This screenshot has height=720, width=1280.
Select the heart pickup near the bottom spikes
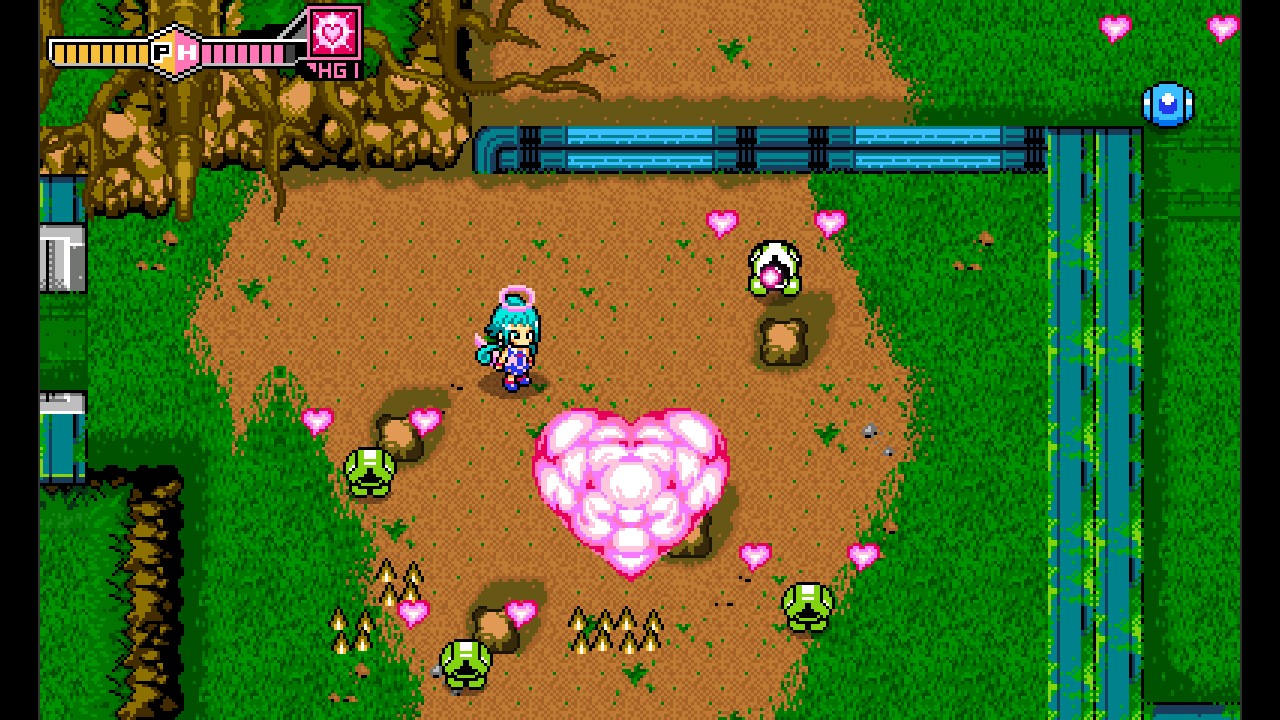pos(411,611)
